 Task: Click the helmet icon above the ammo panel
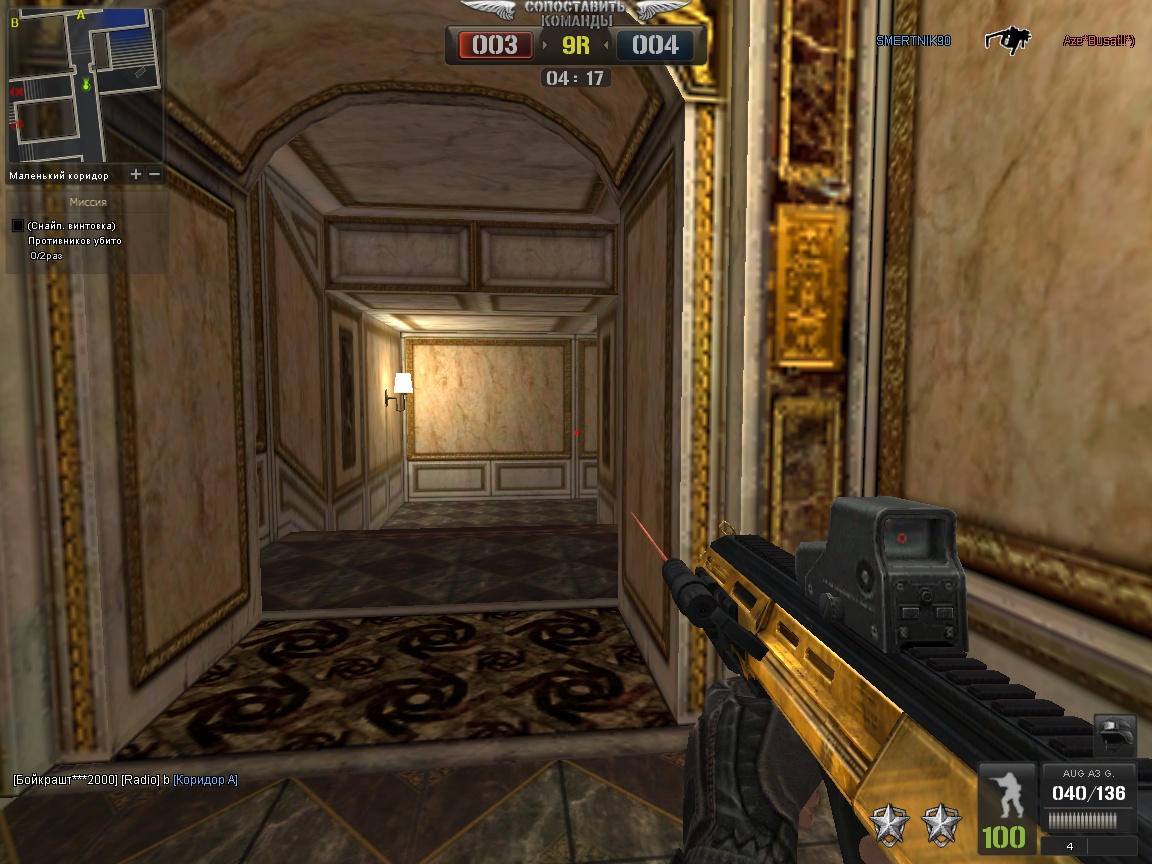coord(1114,737)
